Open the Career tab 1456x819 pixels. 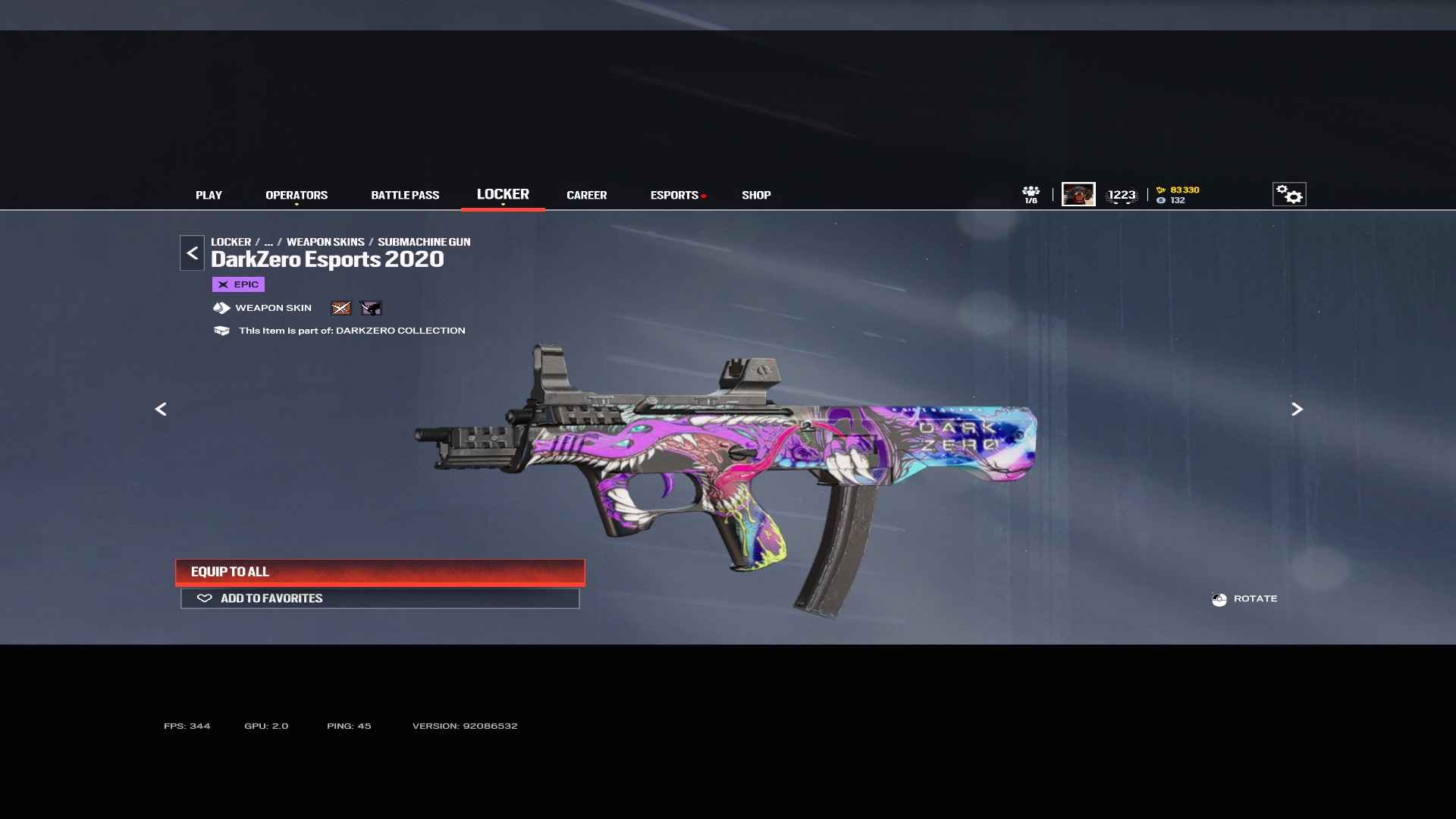tap(586, 195)
